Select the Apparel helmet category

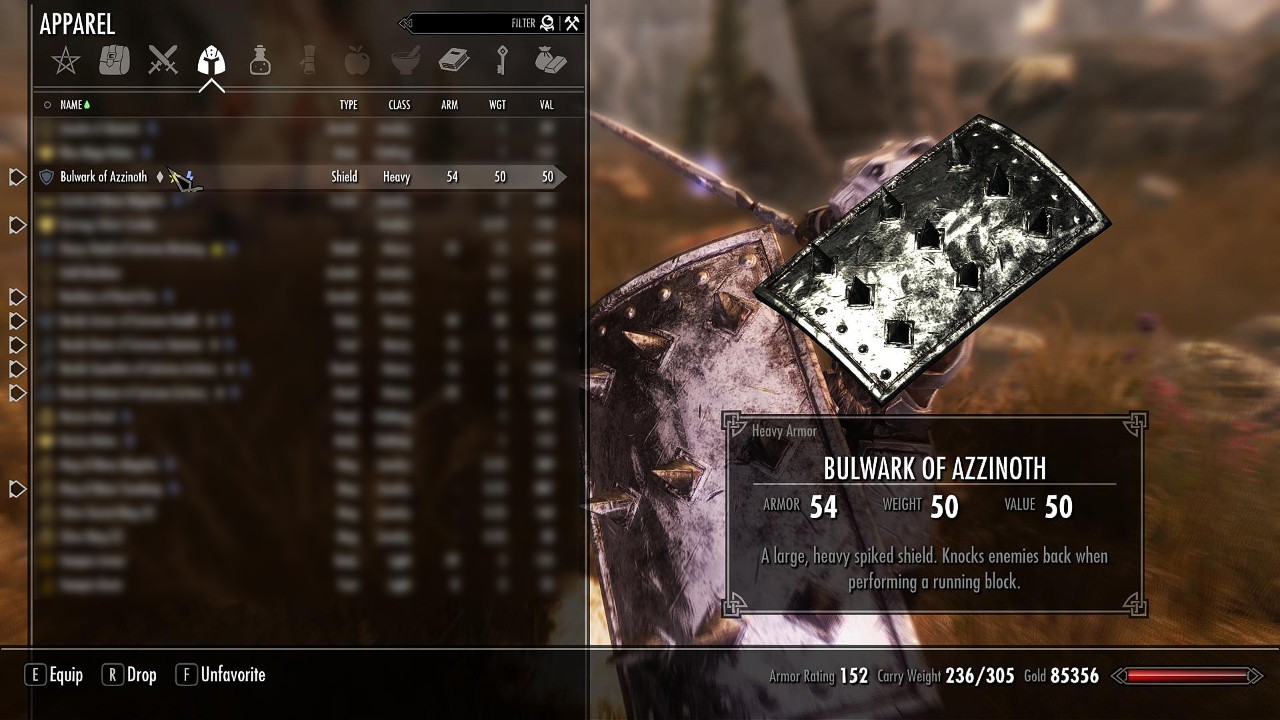pyautogui.click(x=211, y=61)
